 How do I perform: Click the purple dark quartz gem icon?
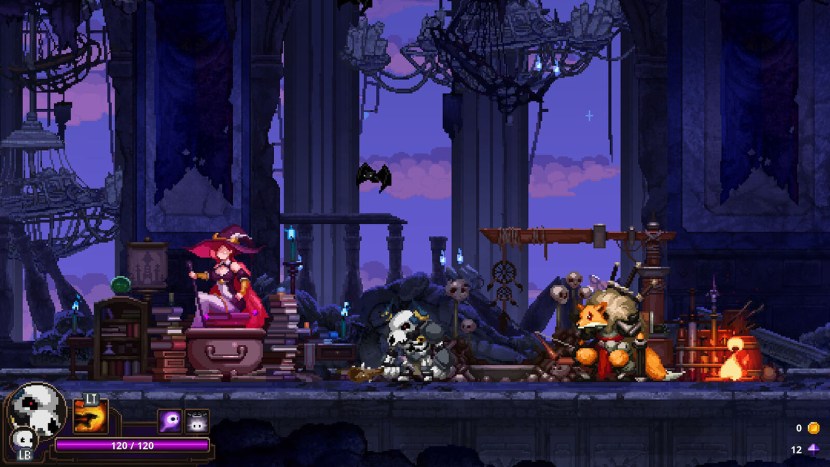click(812, 449)
